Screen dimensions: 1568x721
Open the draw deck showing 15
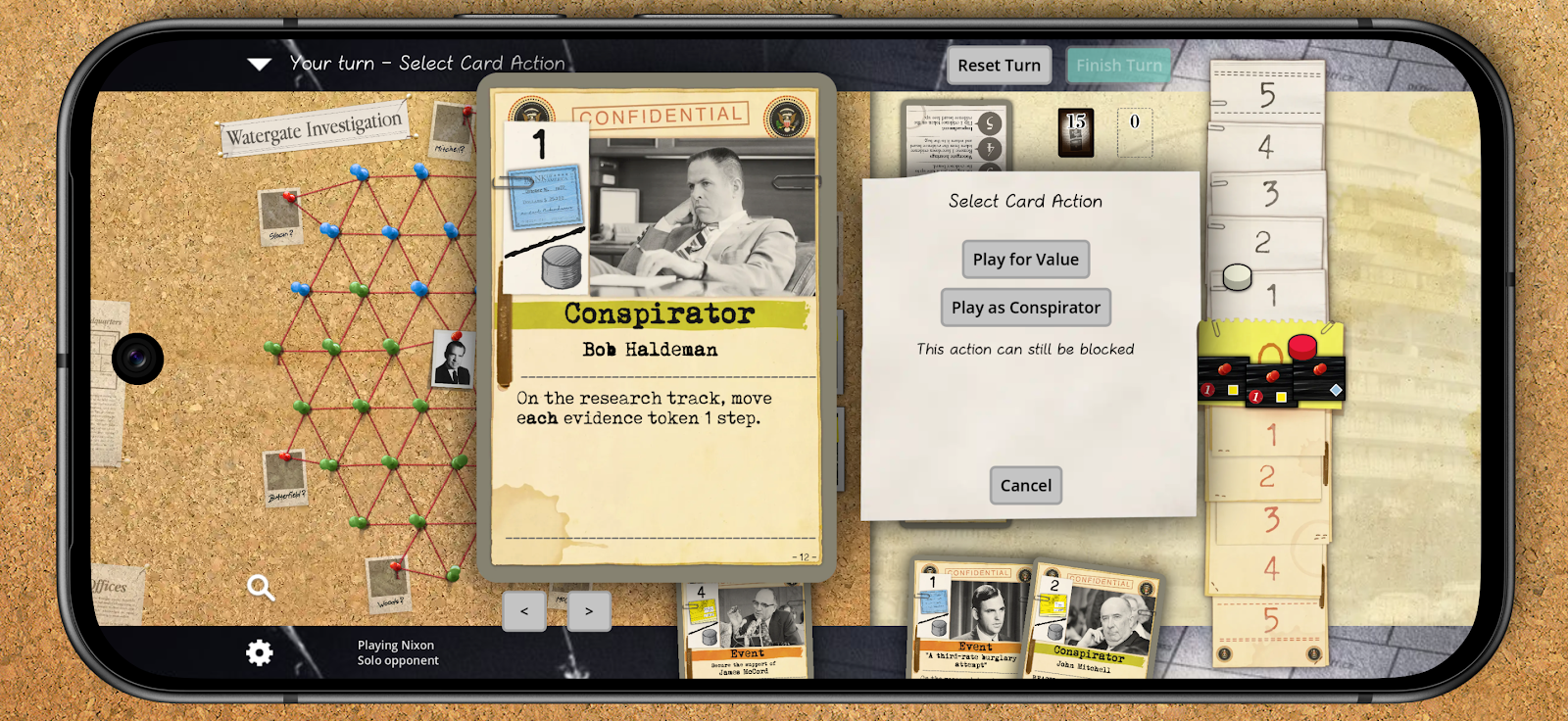[x=1076, y=132]
